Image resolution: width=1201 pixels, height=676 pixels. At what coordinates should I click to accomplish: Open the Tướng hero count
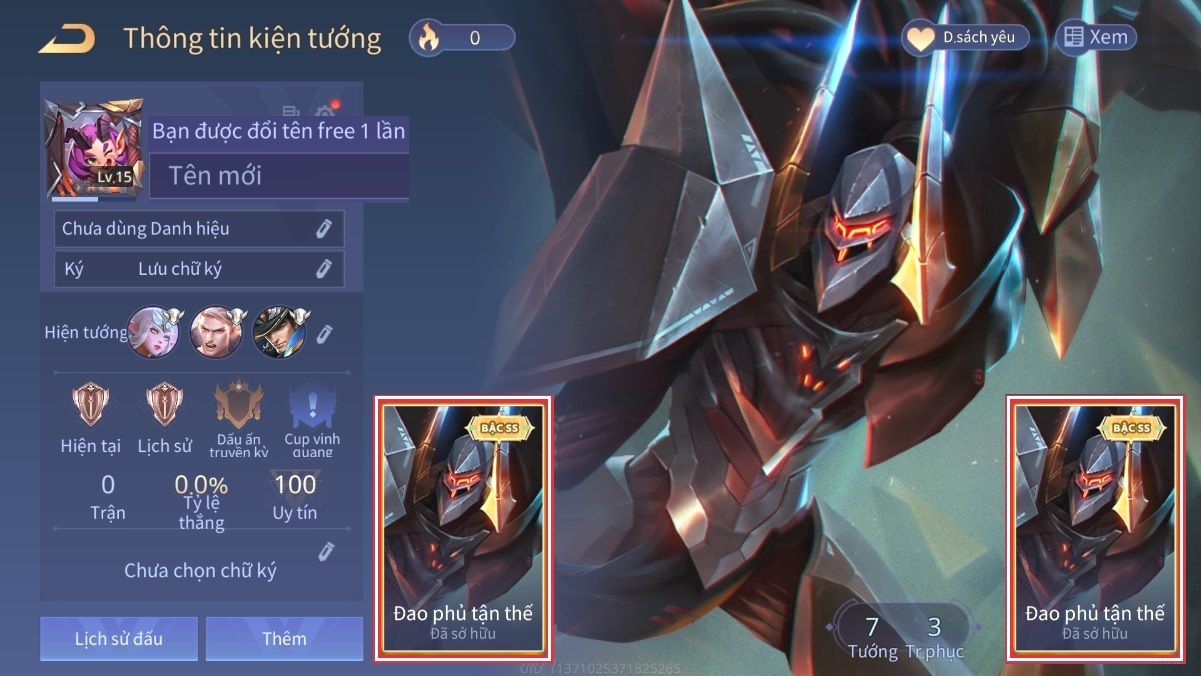click(x=872, y=636)
